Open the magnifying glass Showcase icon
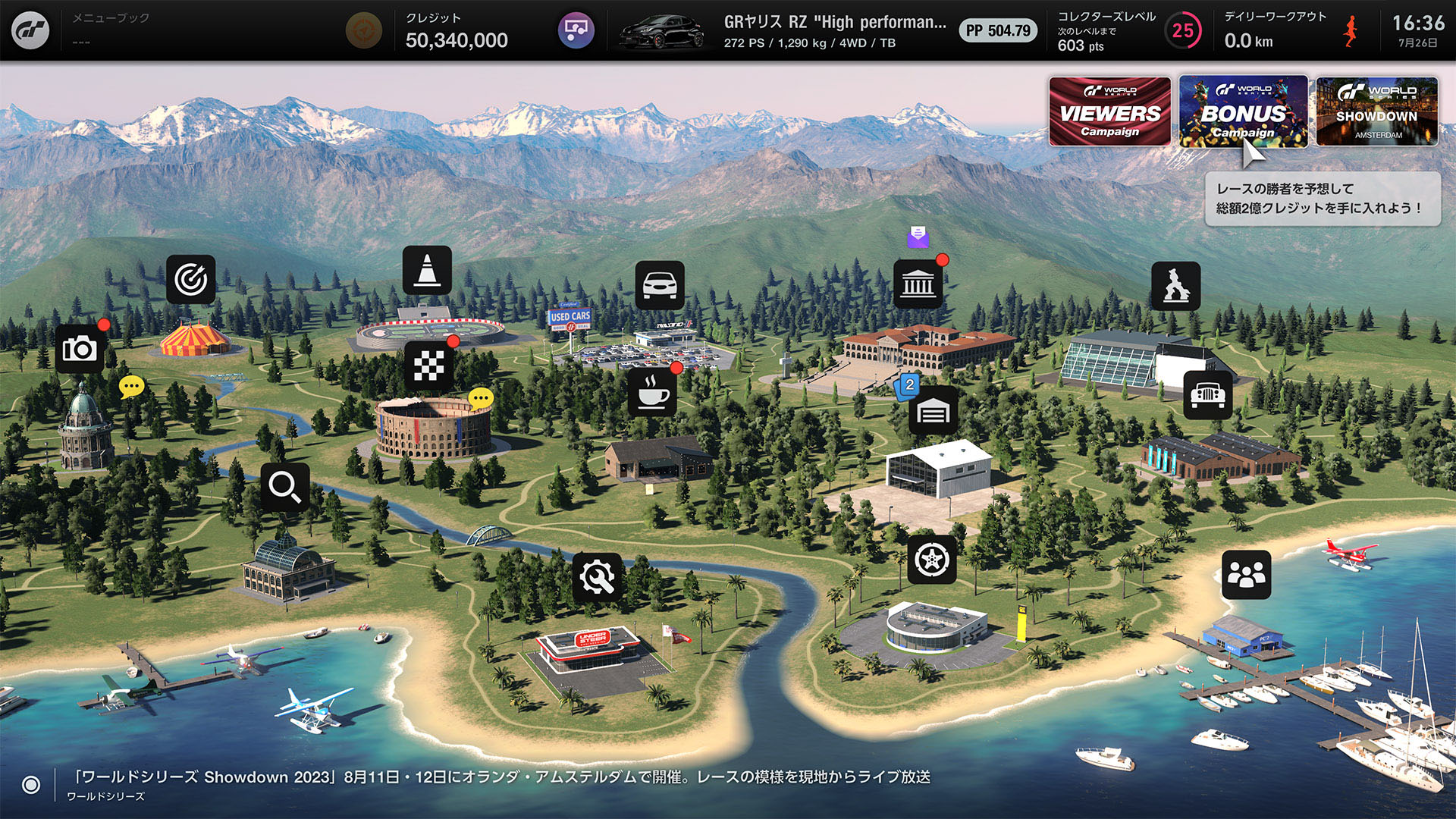1456x819 pixels. click(285, 487)
